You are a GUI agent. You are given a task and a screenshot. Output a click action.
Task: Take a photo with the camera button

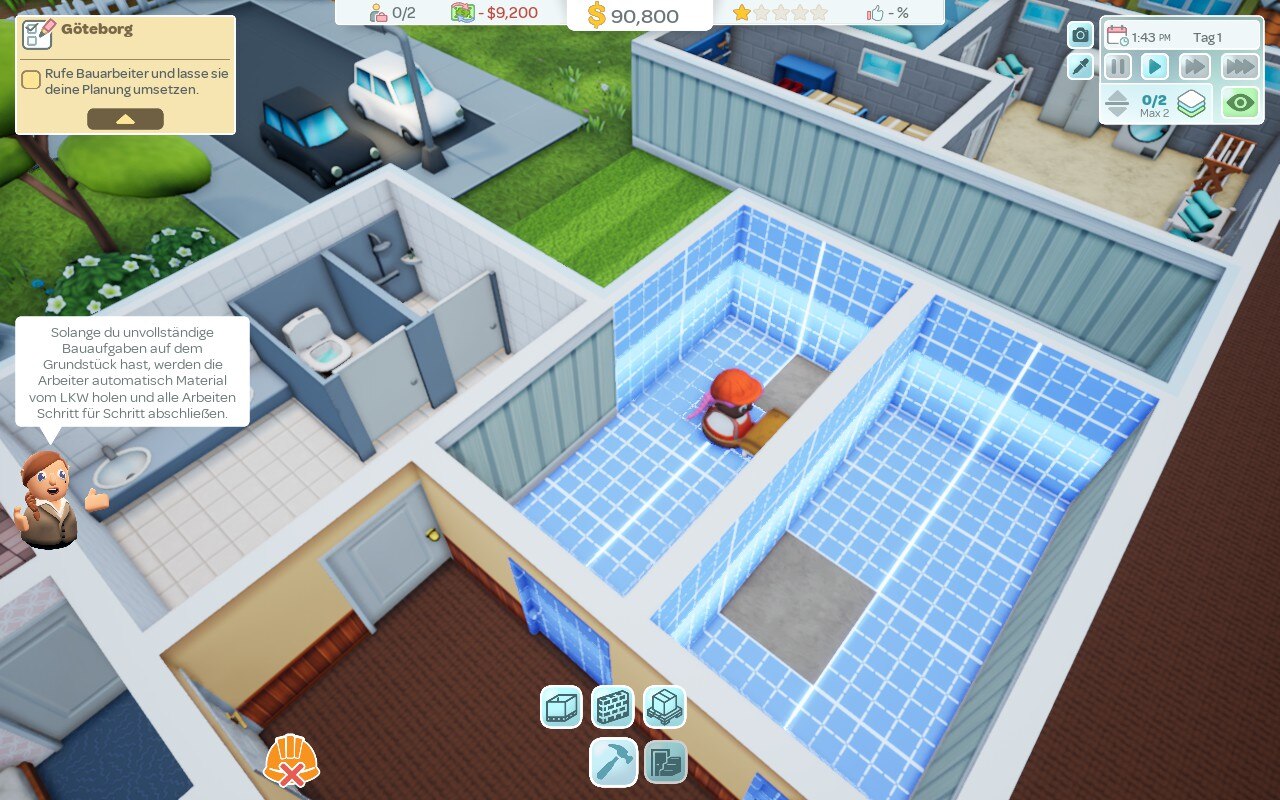1080,36
